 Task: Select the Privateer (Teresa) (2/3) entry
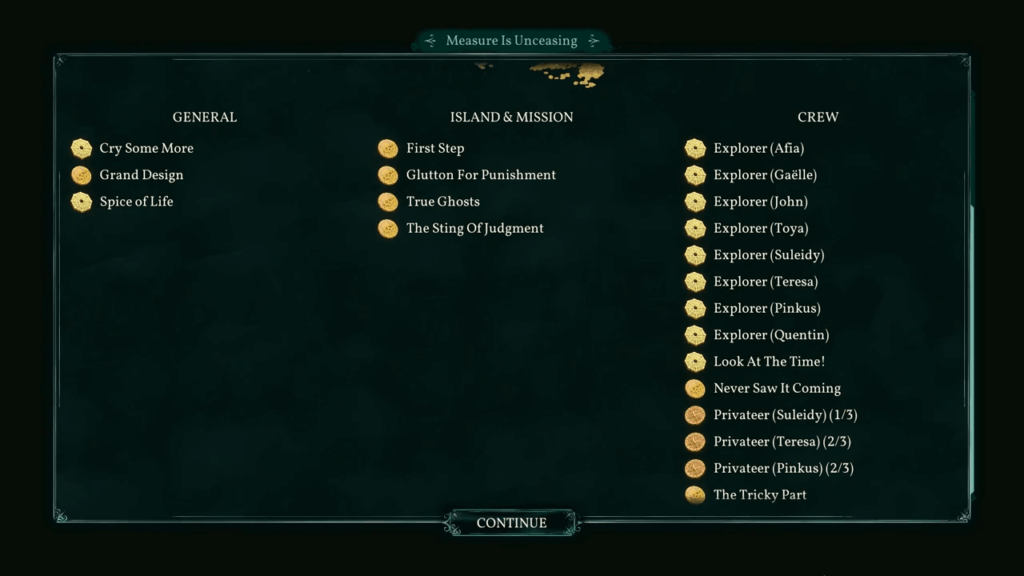782,442
